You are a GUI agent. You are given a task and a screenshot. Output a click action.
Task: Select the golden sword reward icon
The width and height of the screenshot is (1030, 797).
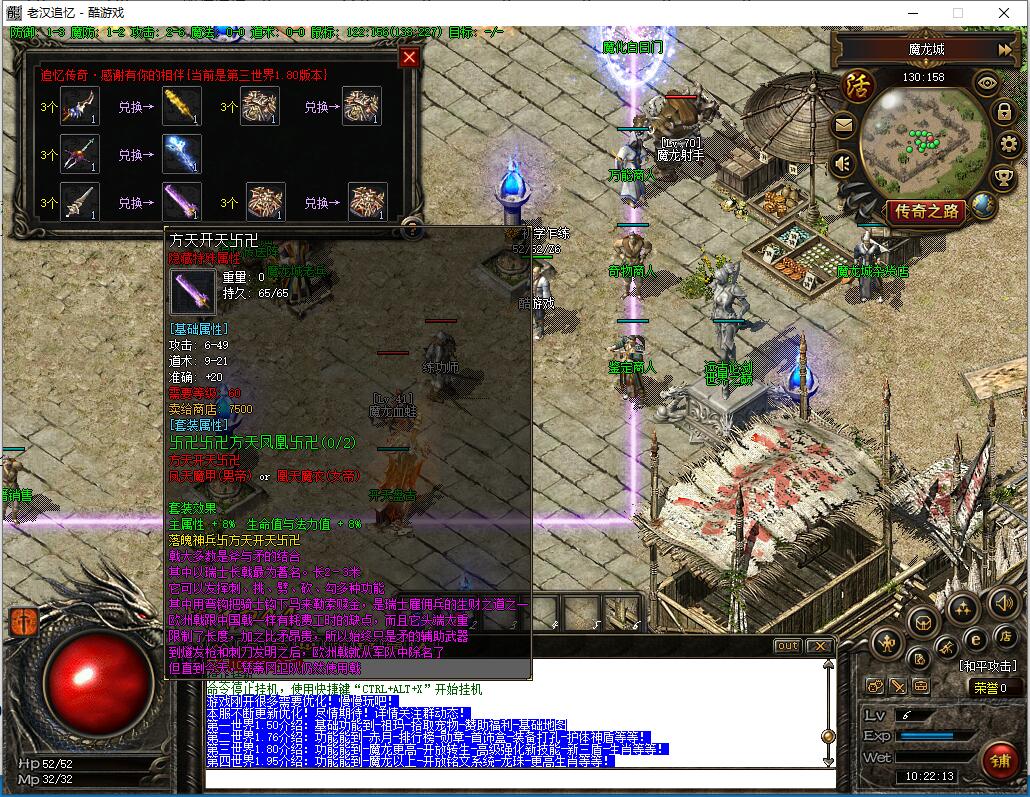tap(181, 106)
